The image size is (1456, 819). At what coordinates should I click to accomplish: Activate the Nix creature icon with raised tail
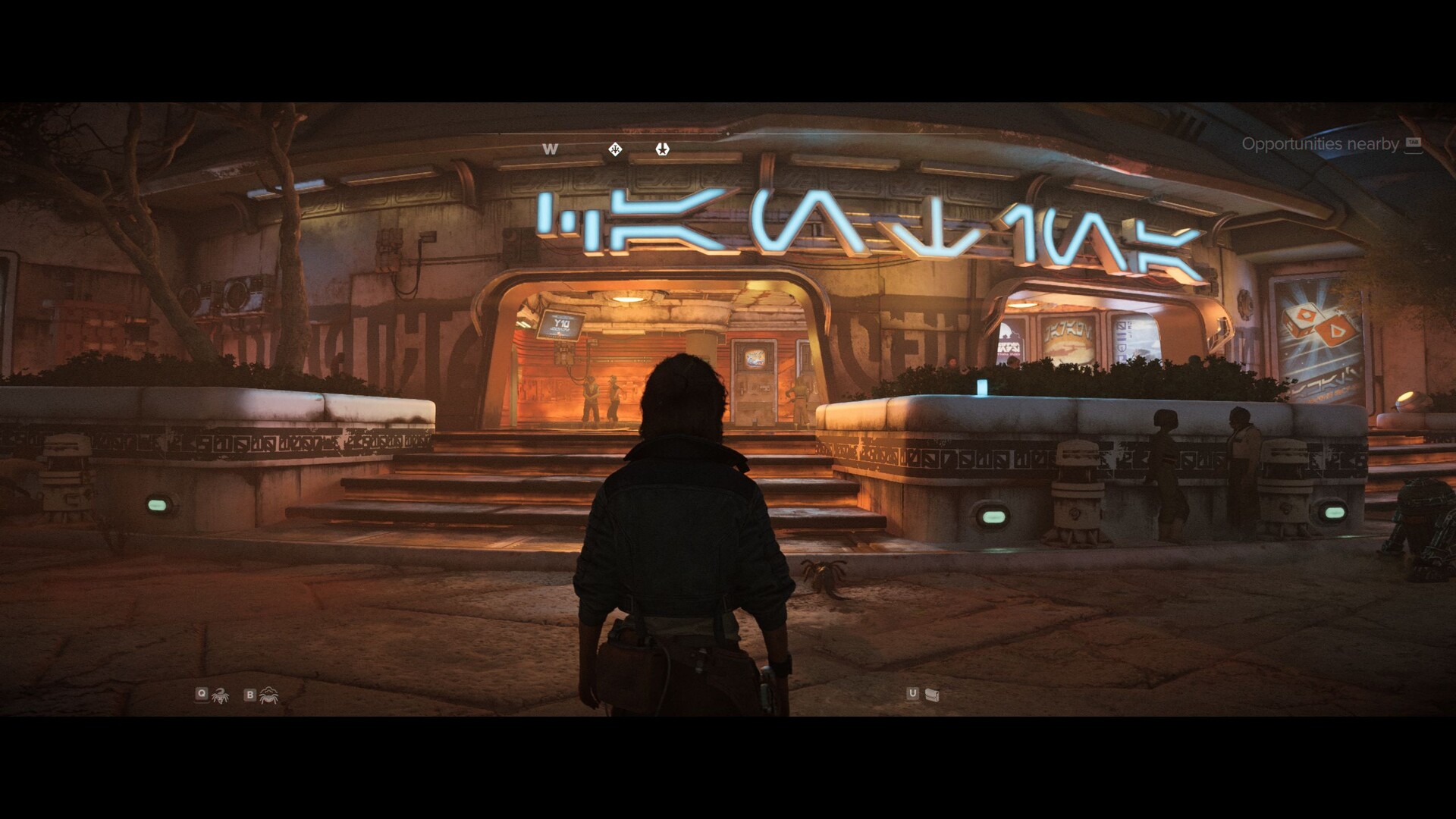[220, 695]
